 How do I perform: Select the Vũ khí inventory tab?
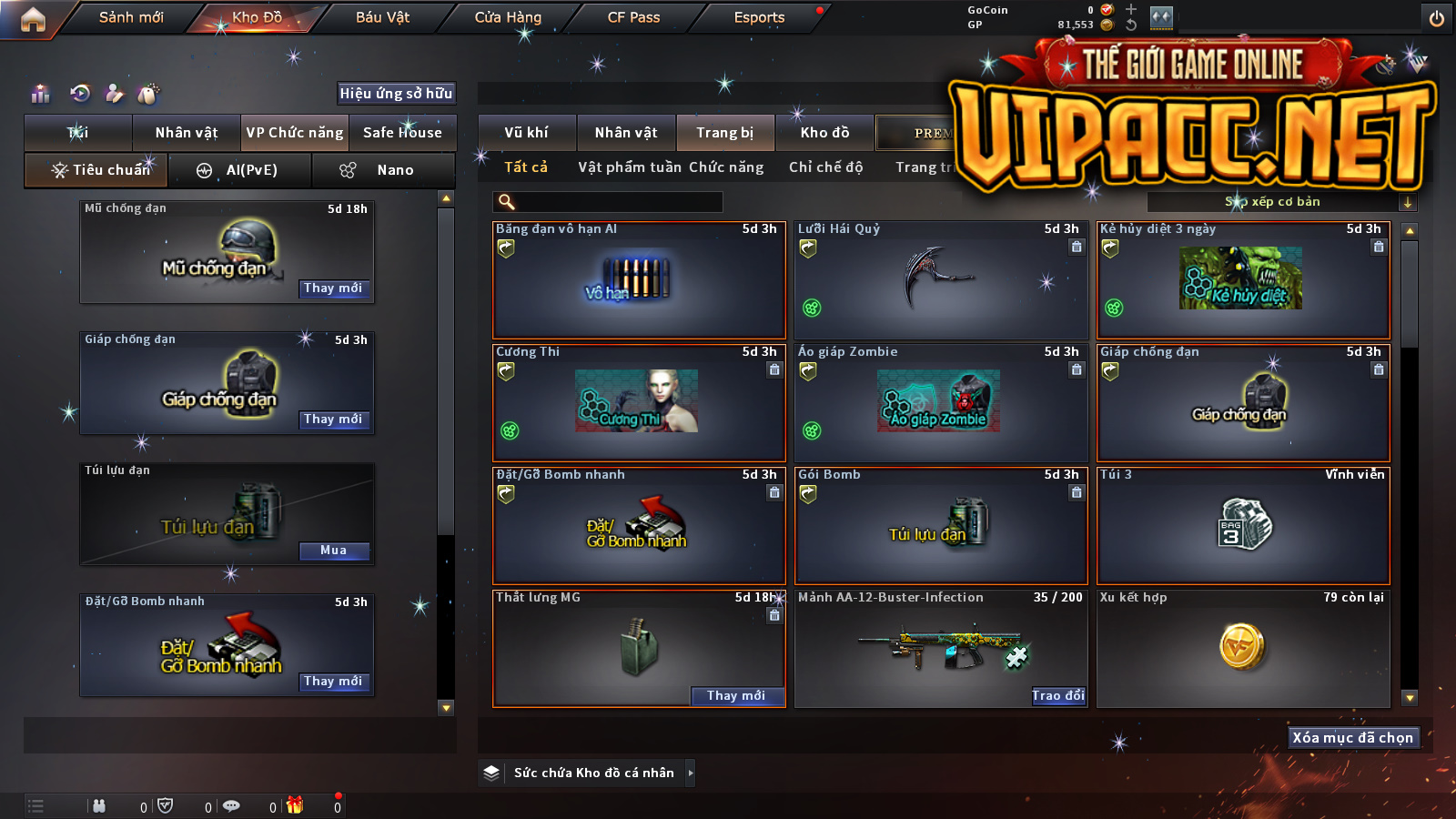coord(527,133)
